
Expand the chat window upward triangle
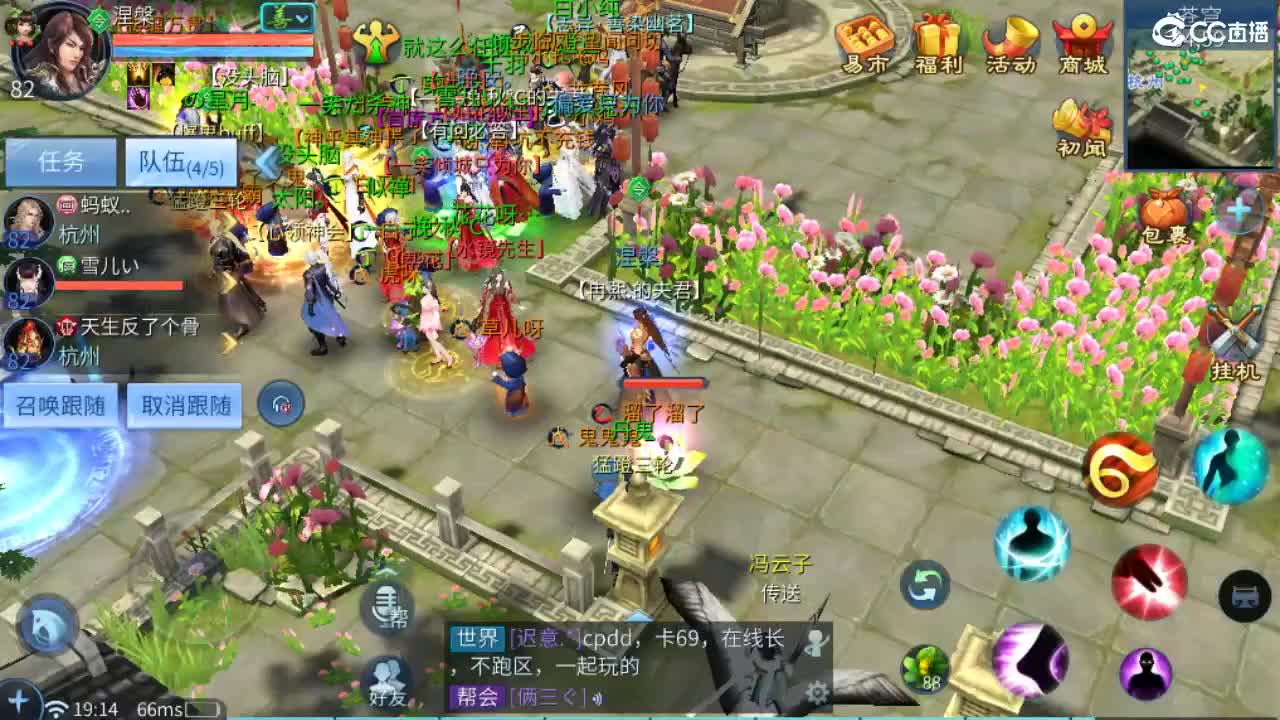638,617
